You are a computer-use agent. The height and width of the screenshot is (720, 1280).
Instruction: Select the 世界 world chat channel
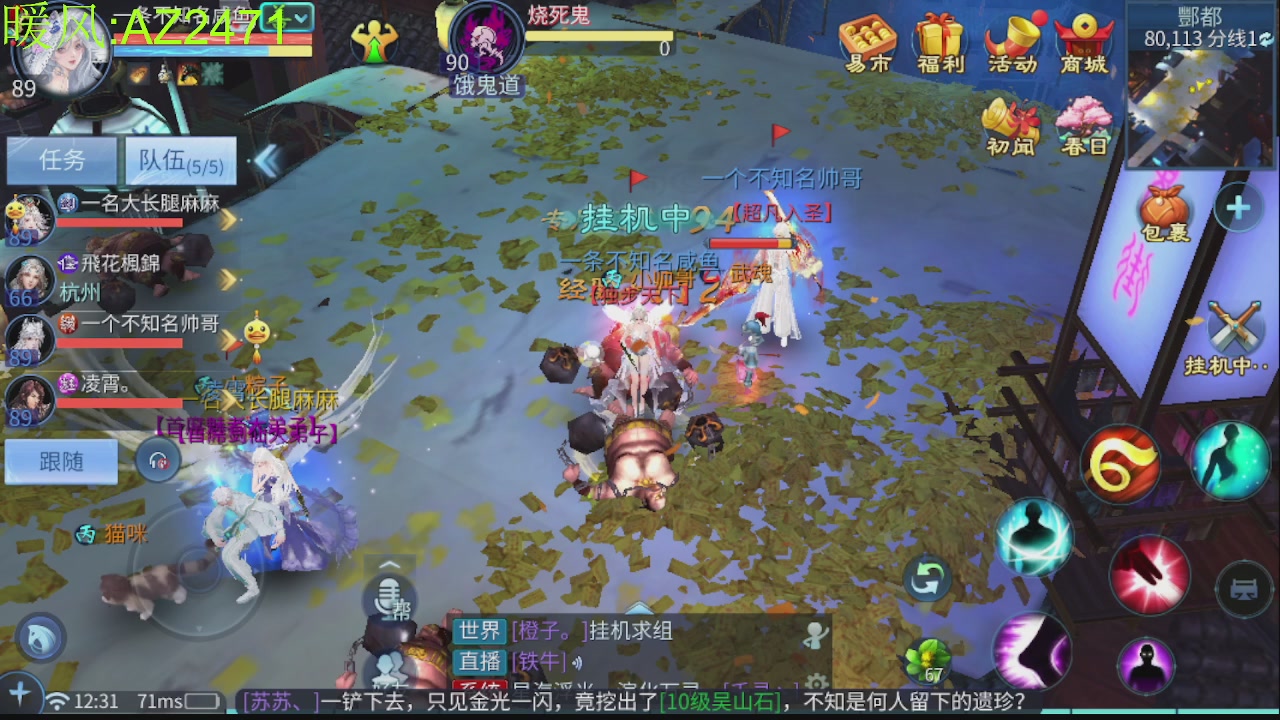481,632
